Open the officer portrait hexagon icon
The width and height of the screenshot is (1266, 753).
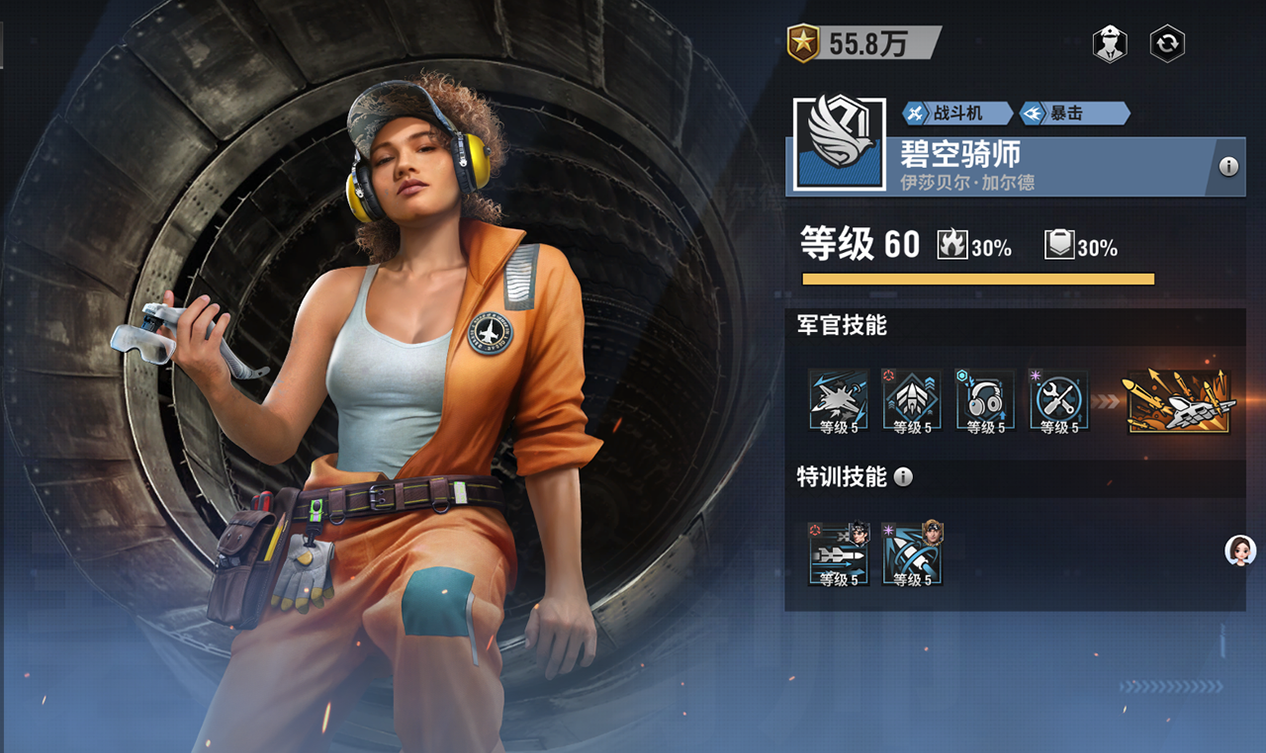[x=1109, y=44]
